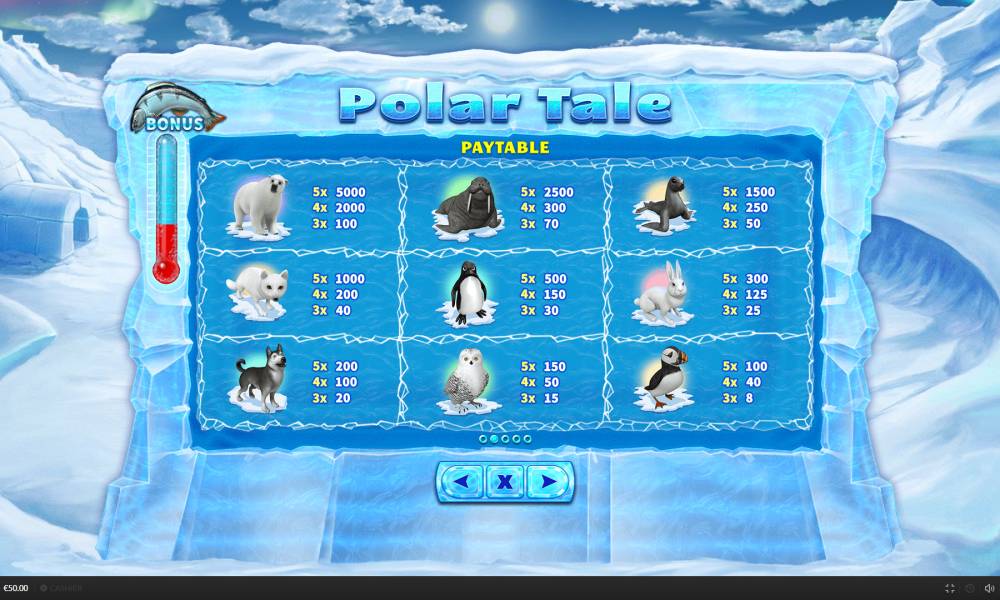Toggle fullscreen mode in the bottom bar
1000x600 pixels.
pos(950,588)
